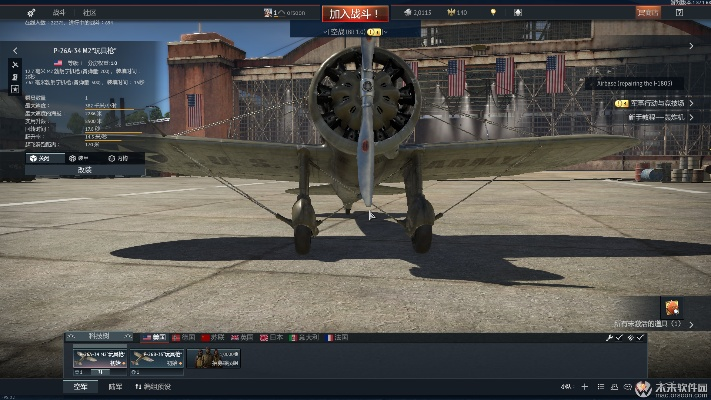Screen dimensions: 711x400
Task: Switch to the 空军 air forces tab
Action: point(80,386)
